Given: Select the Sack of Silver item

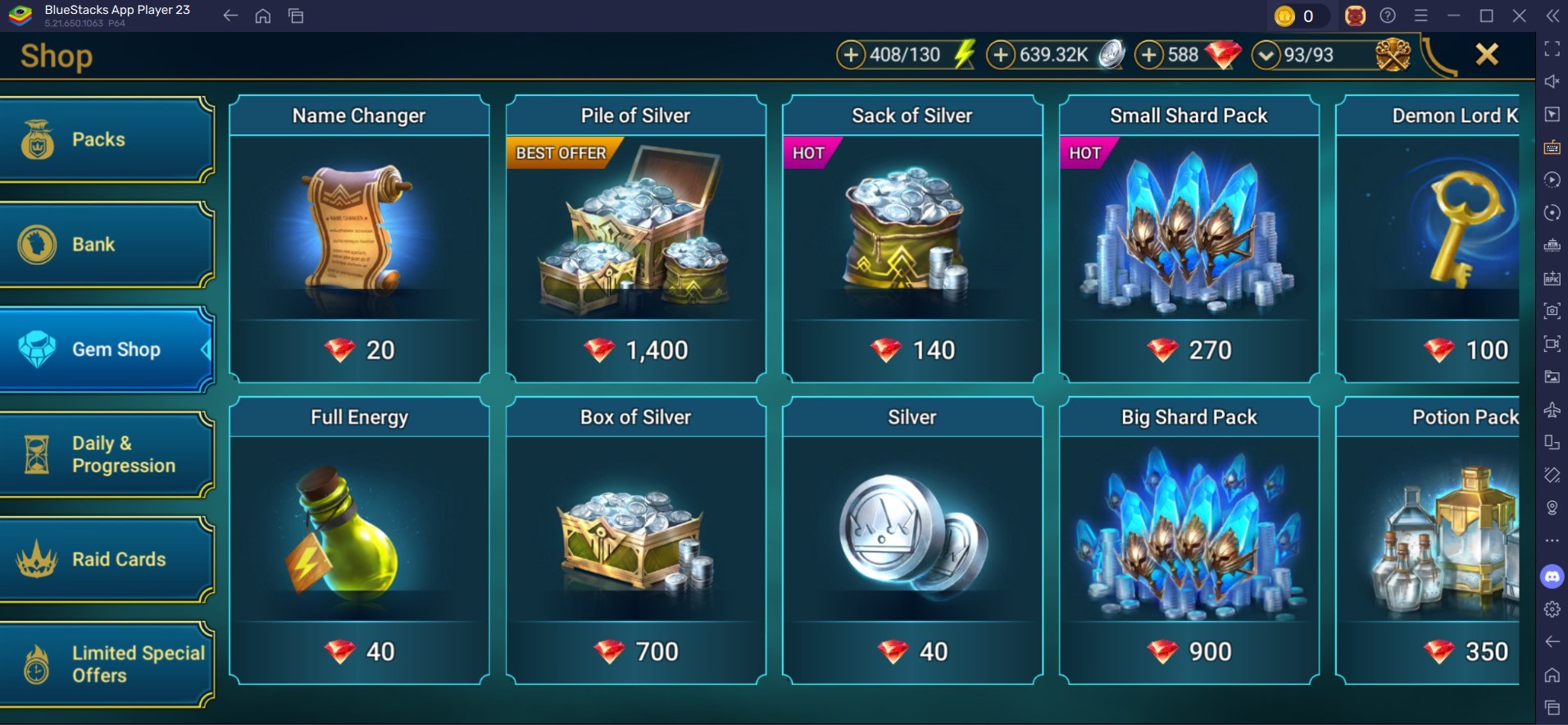Looking at the screenshot, I should point(912,238).
